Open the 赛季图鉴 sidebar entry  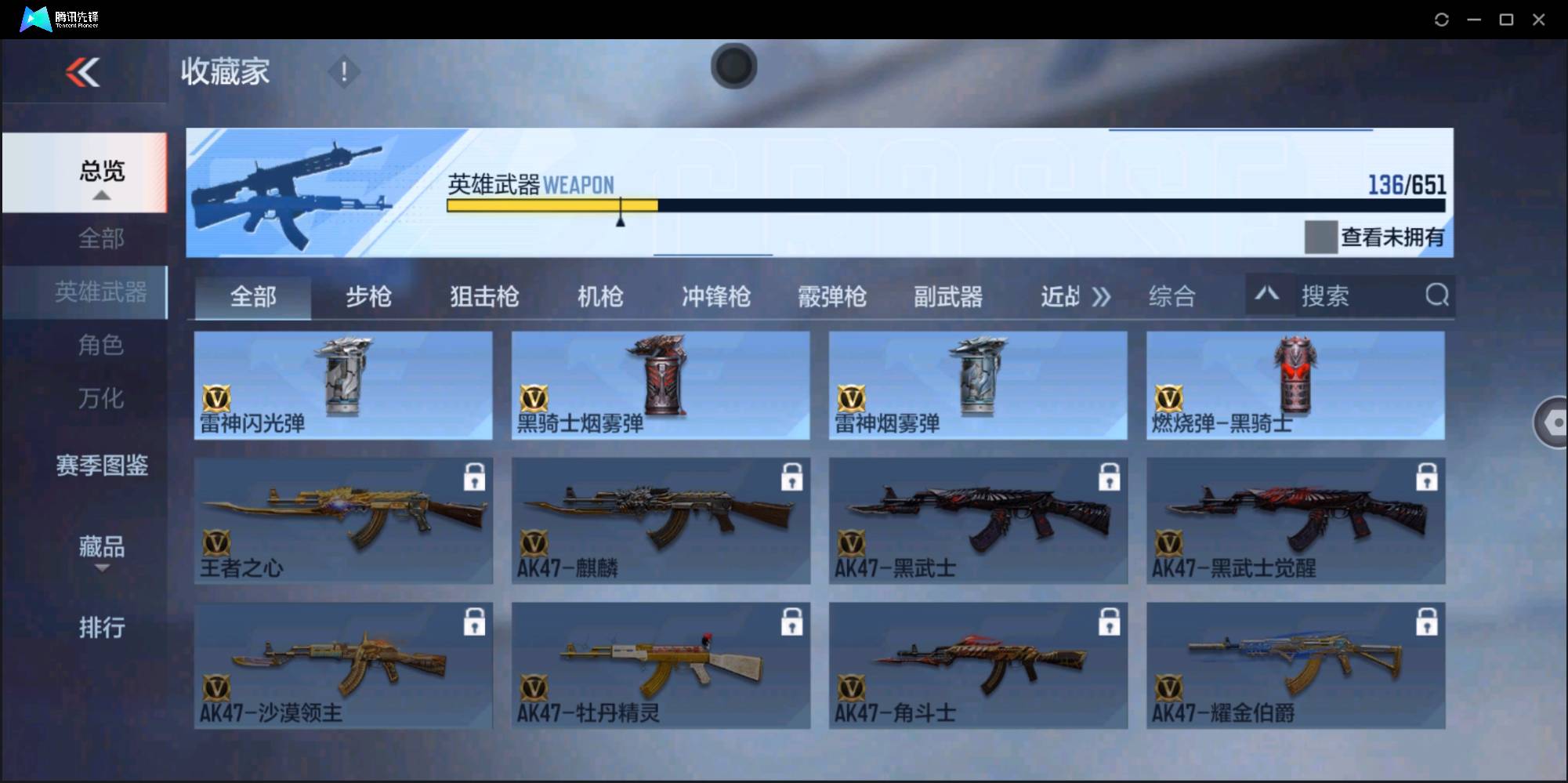[103, 466]
